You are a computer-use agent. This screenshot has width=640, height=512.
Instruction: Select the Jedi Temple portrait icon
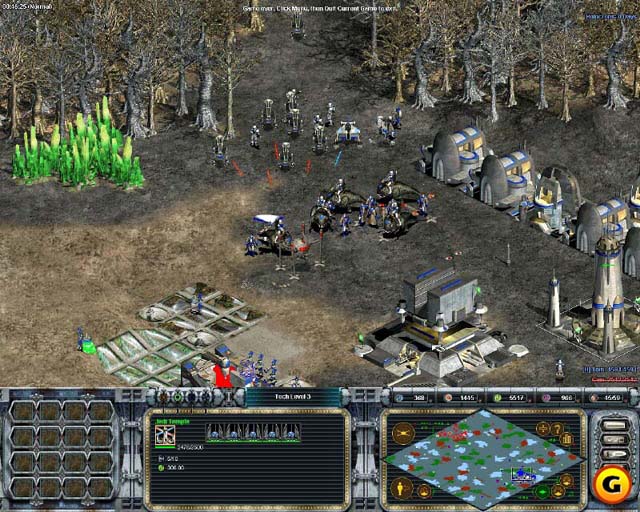[165, 435]
